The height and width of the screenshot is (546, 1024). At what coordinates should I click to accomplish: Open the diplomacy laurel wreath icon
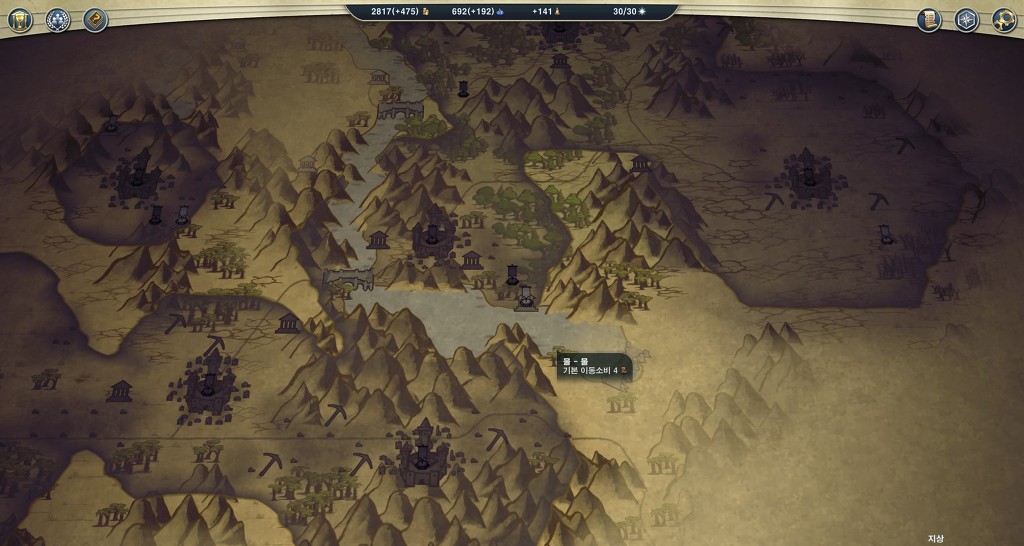(x=58, y=20)
